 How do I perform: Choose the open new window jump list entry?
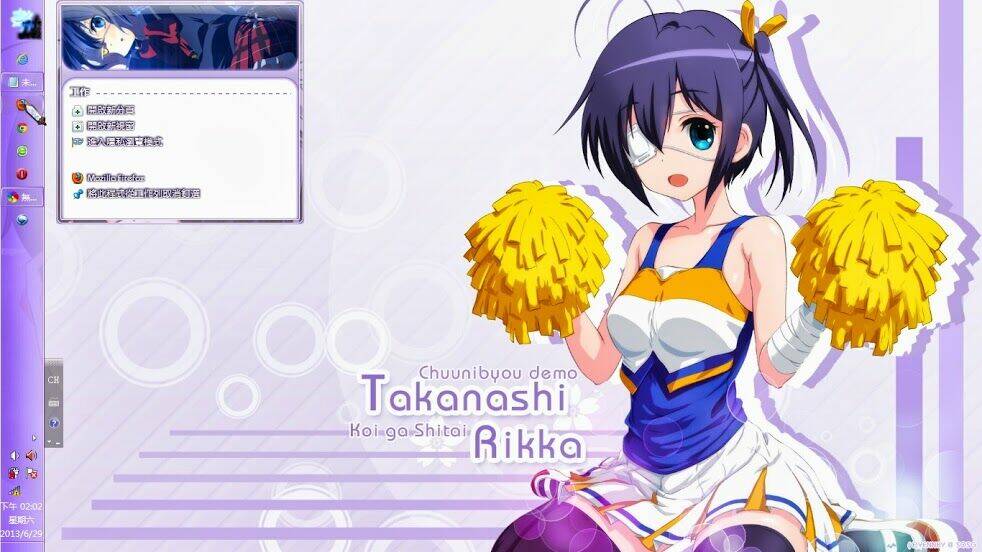[110, 126]
